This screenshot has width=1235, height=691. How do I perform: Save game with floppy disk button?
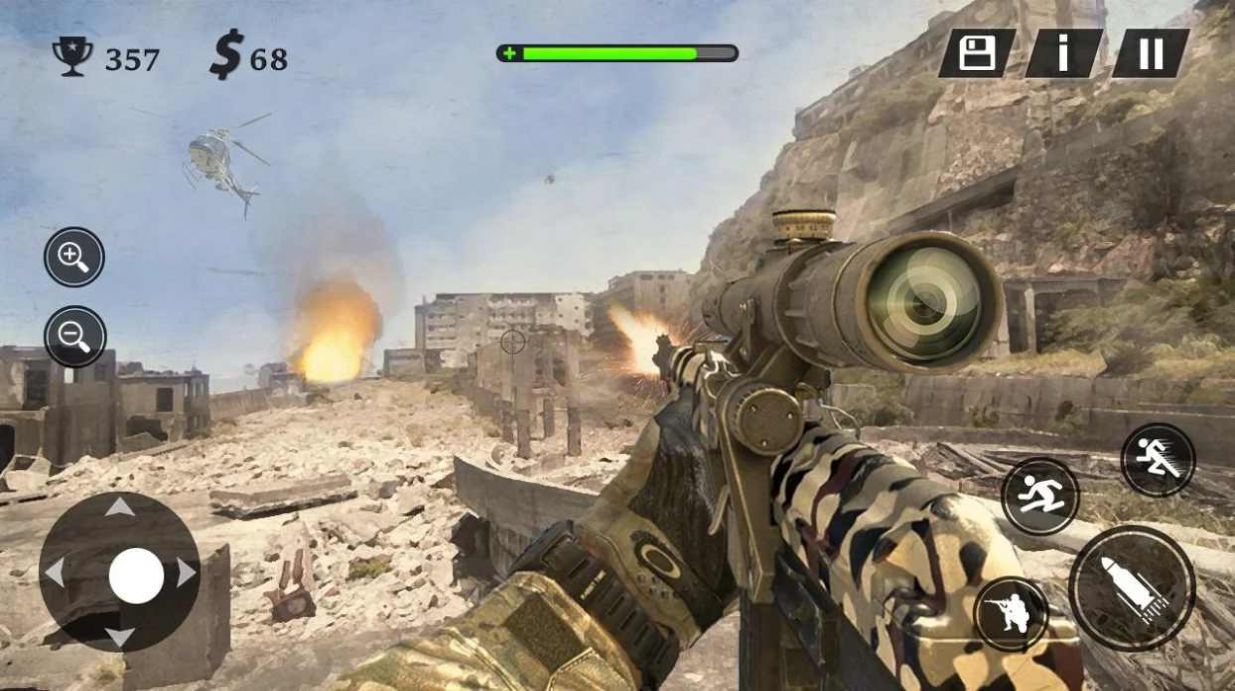pos(976,53)
